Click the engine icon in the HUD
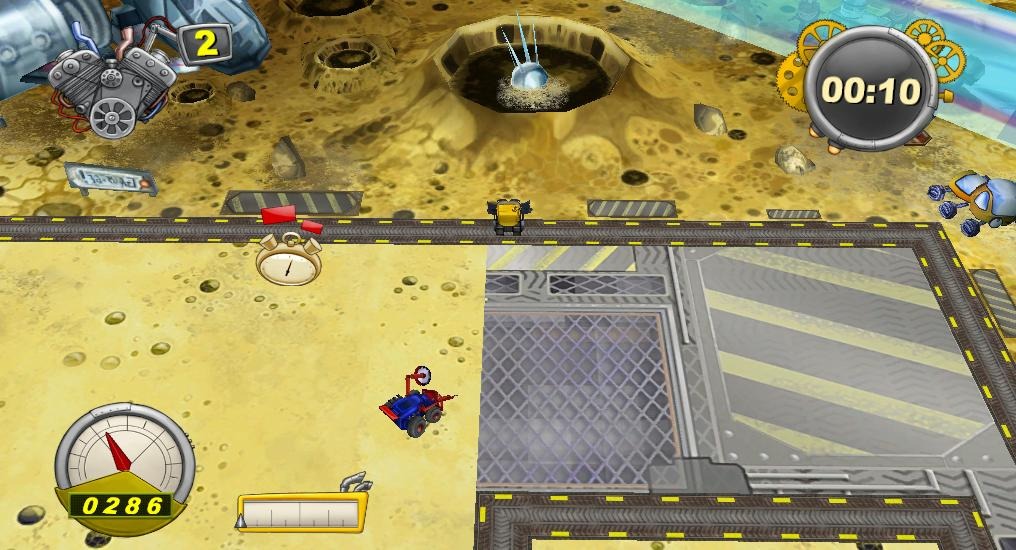Screen dimensions: 1016x550 [108, 84]
